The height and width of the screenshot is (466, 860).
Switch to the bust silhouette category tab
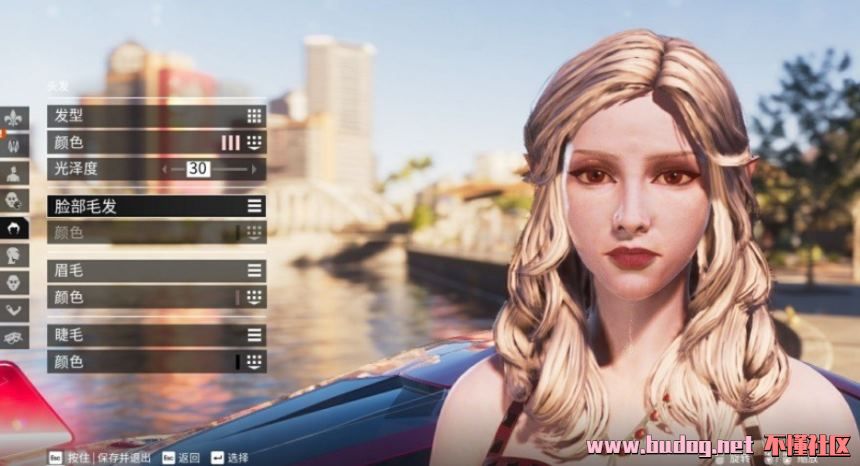click(15, 173)
